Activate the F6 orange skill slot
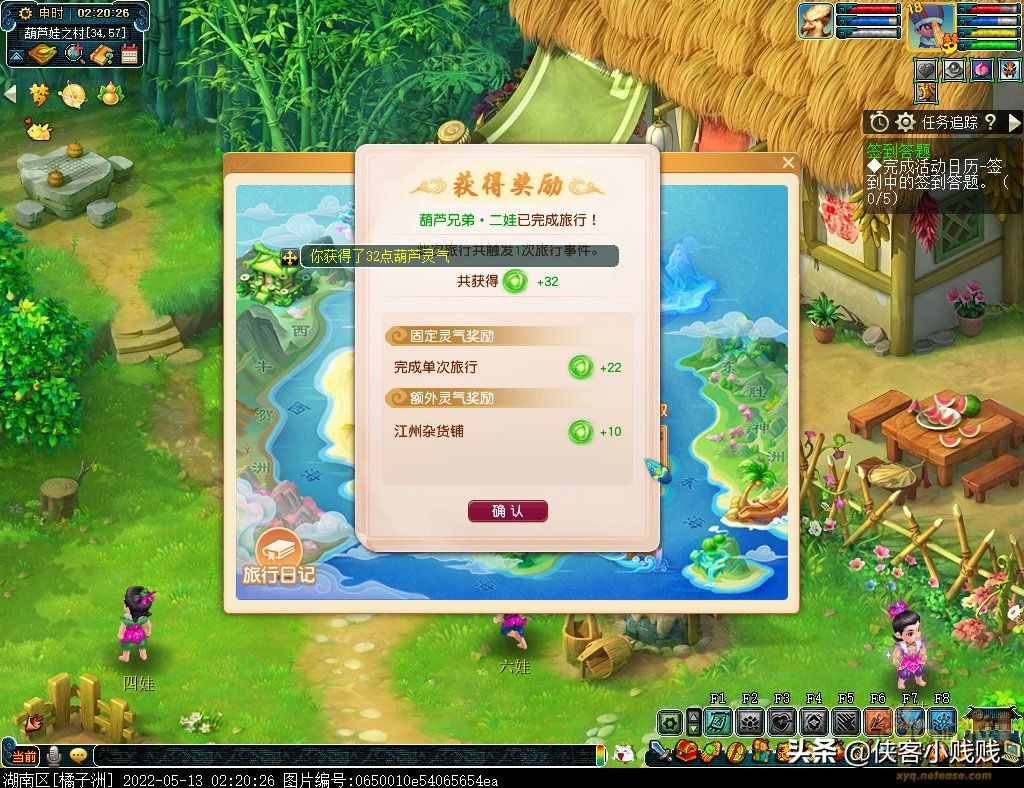1024x788 pixels. click(x=878, y=722)
